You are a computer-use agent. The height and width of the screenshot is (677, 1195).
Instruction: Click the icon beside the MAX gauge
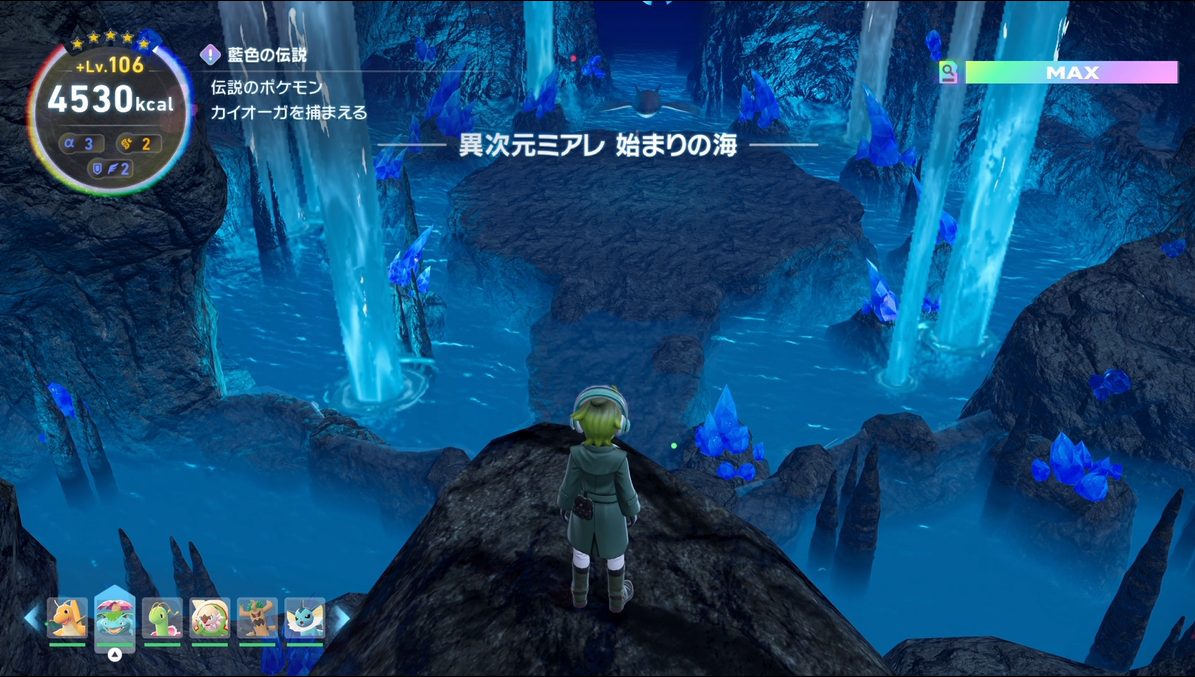(948, 72)
